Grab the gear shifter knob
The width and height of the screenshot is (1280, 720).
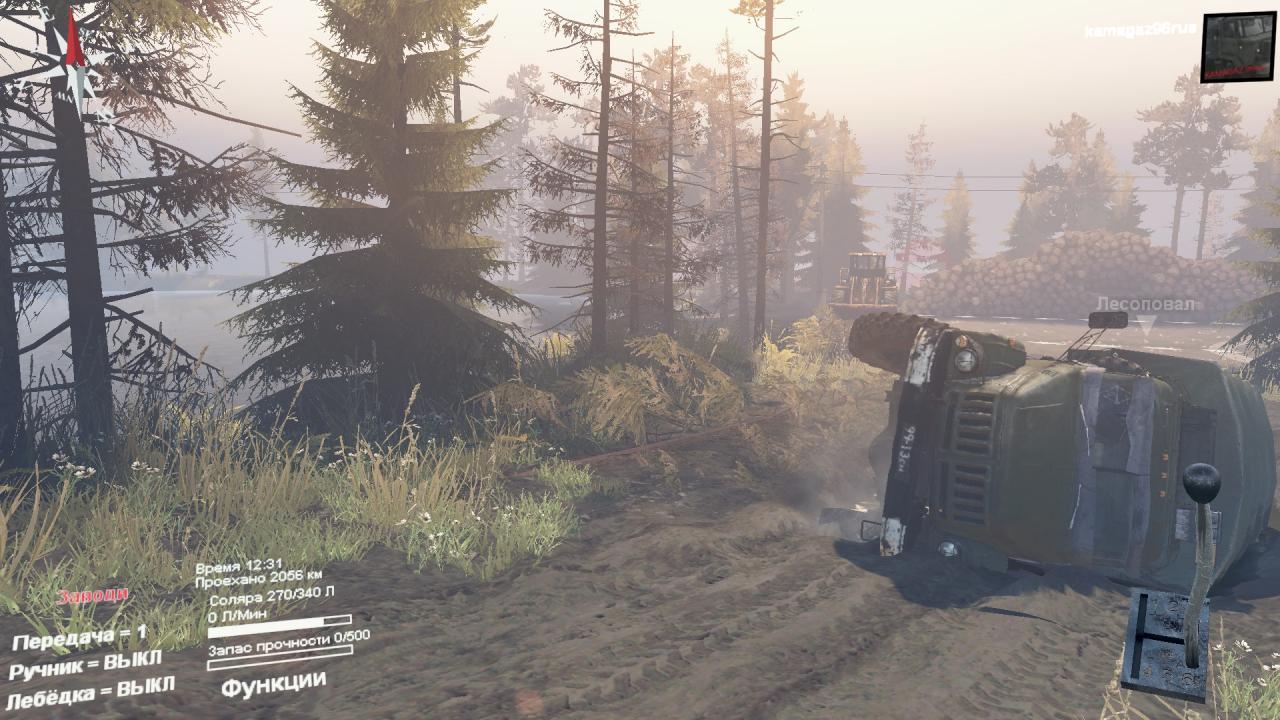click(1201, 484)
